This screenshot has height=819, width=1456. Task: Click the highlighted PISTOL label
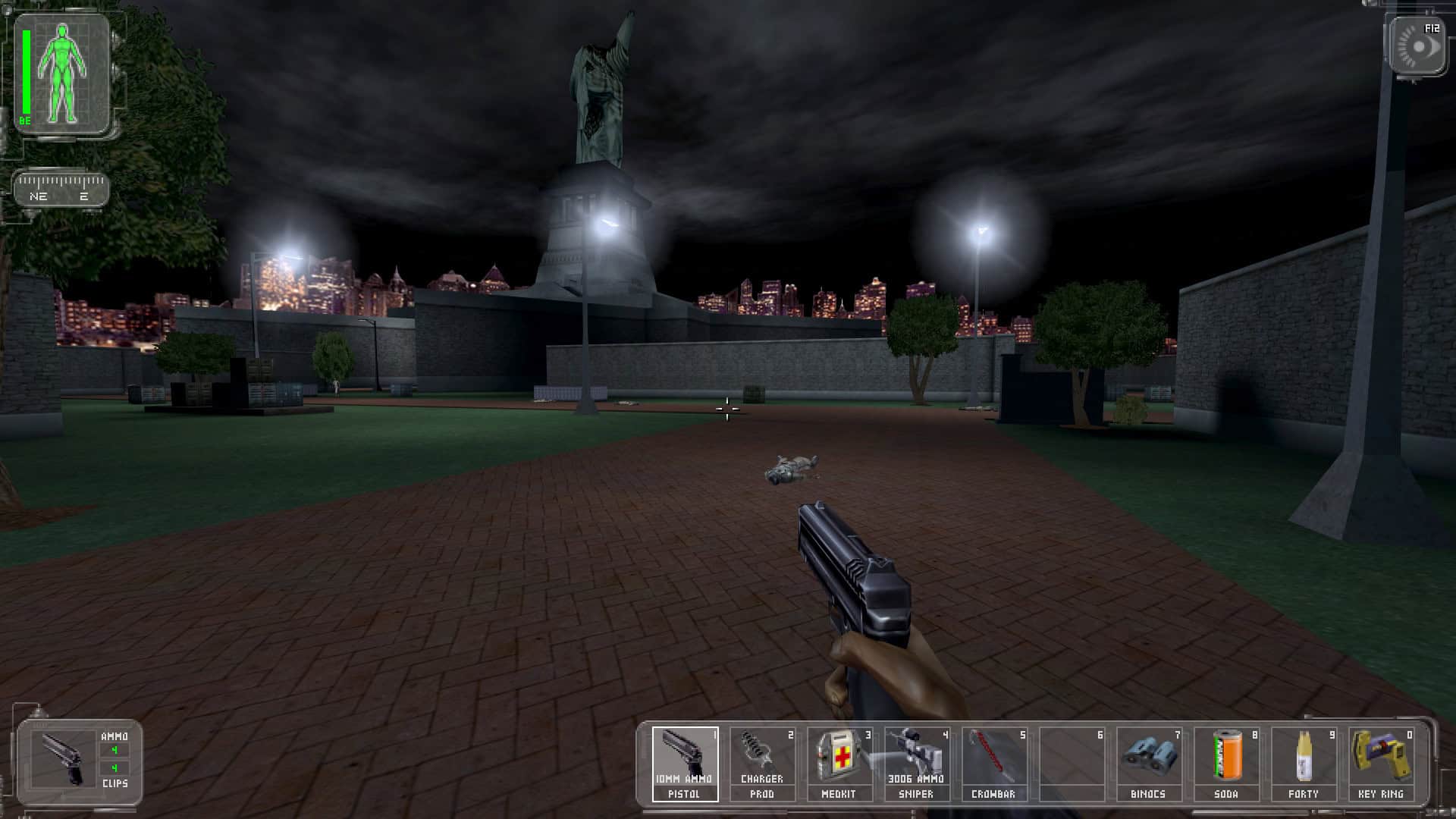(683, 793)
